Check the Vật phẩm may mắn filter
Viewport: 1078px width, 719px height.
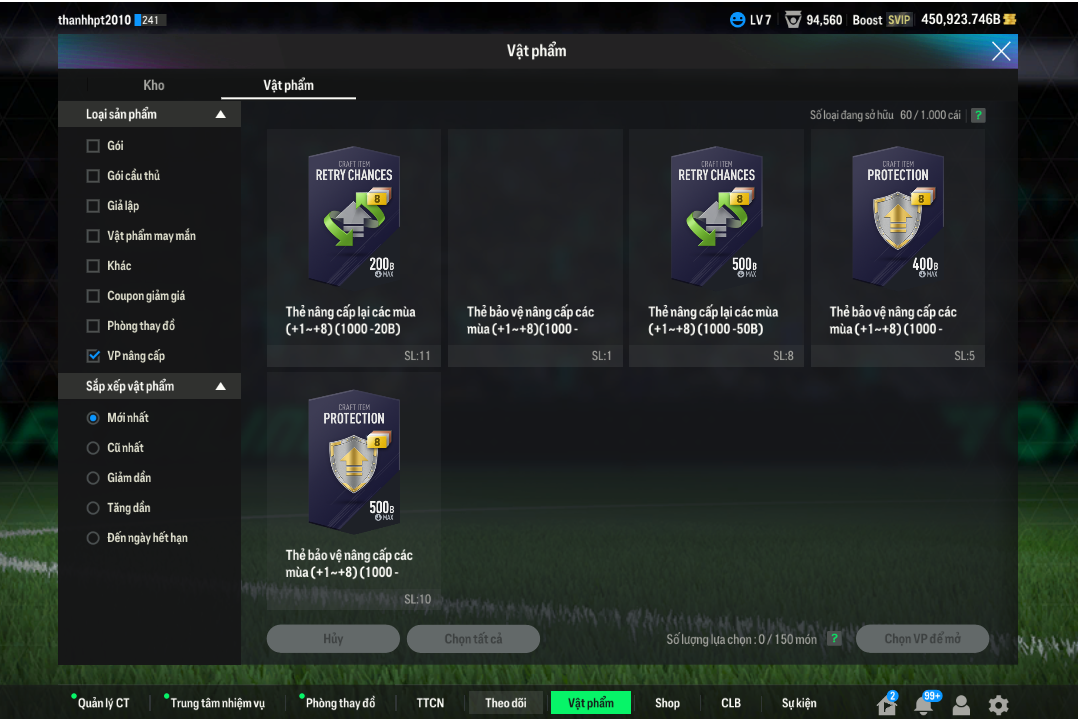click(94, 236)
